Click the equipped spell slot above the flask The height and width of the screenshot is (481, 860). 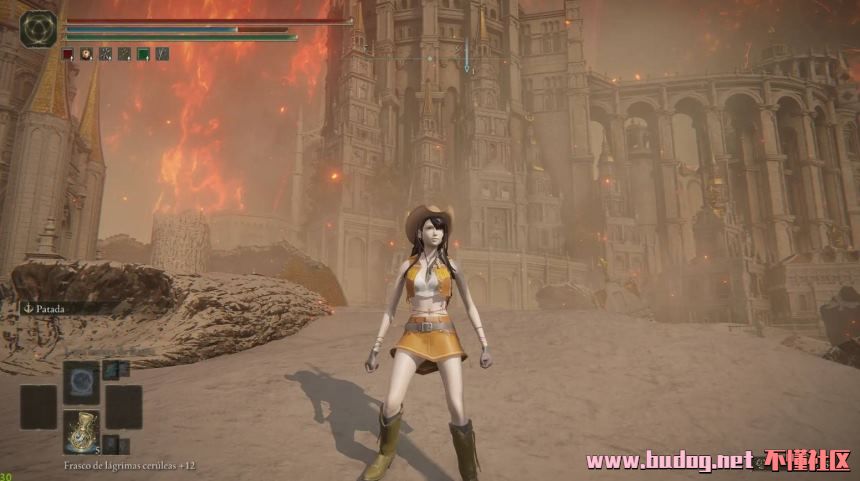[81, 382]
